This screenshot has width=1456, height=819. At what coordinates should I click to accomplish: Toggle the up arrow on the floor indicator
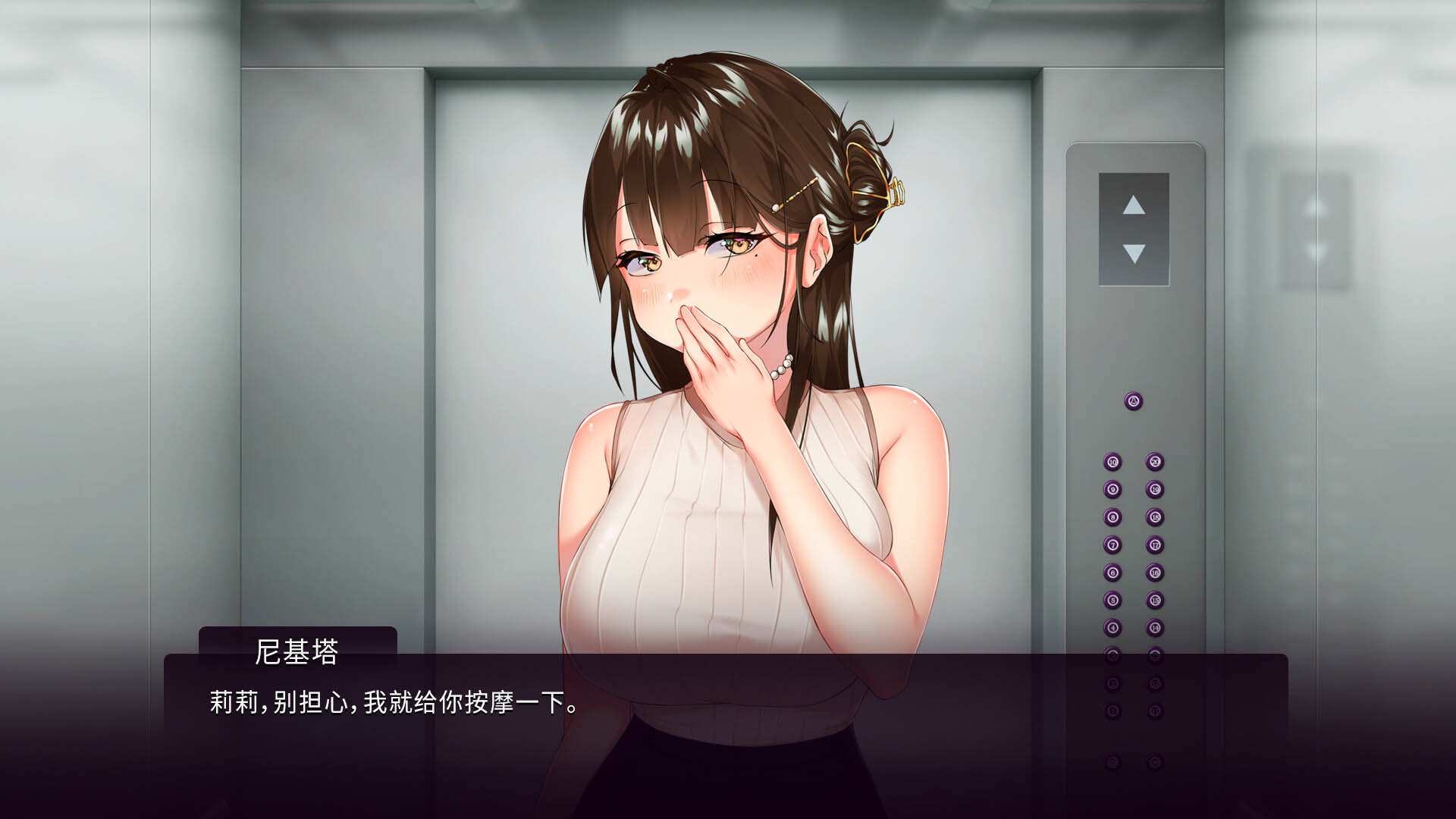click(1133, 206)
